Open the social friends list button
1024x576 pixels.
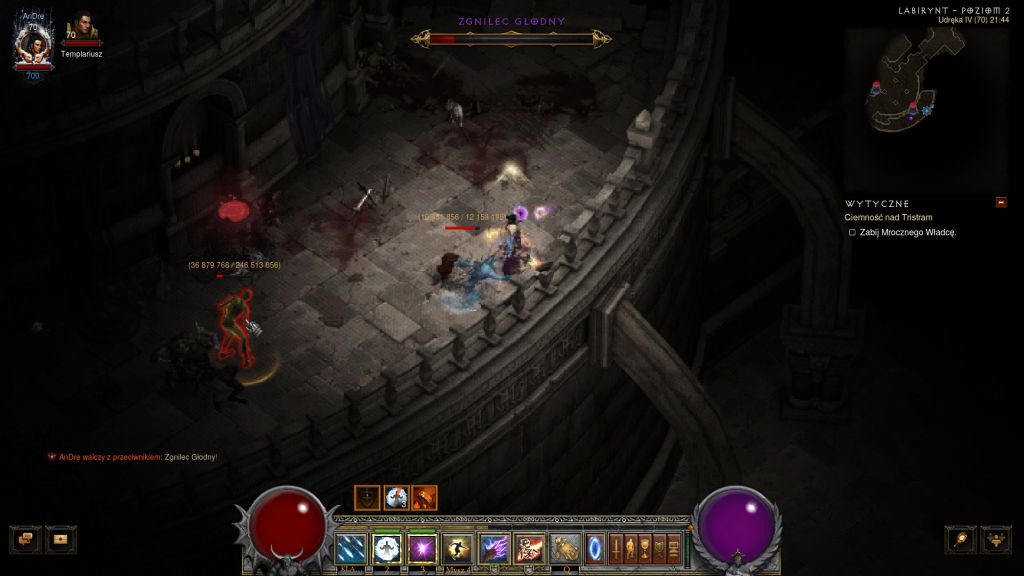point(996,539)
